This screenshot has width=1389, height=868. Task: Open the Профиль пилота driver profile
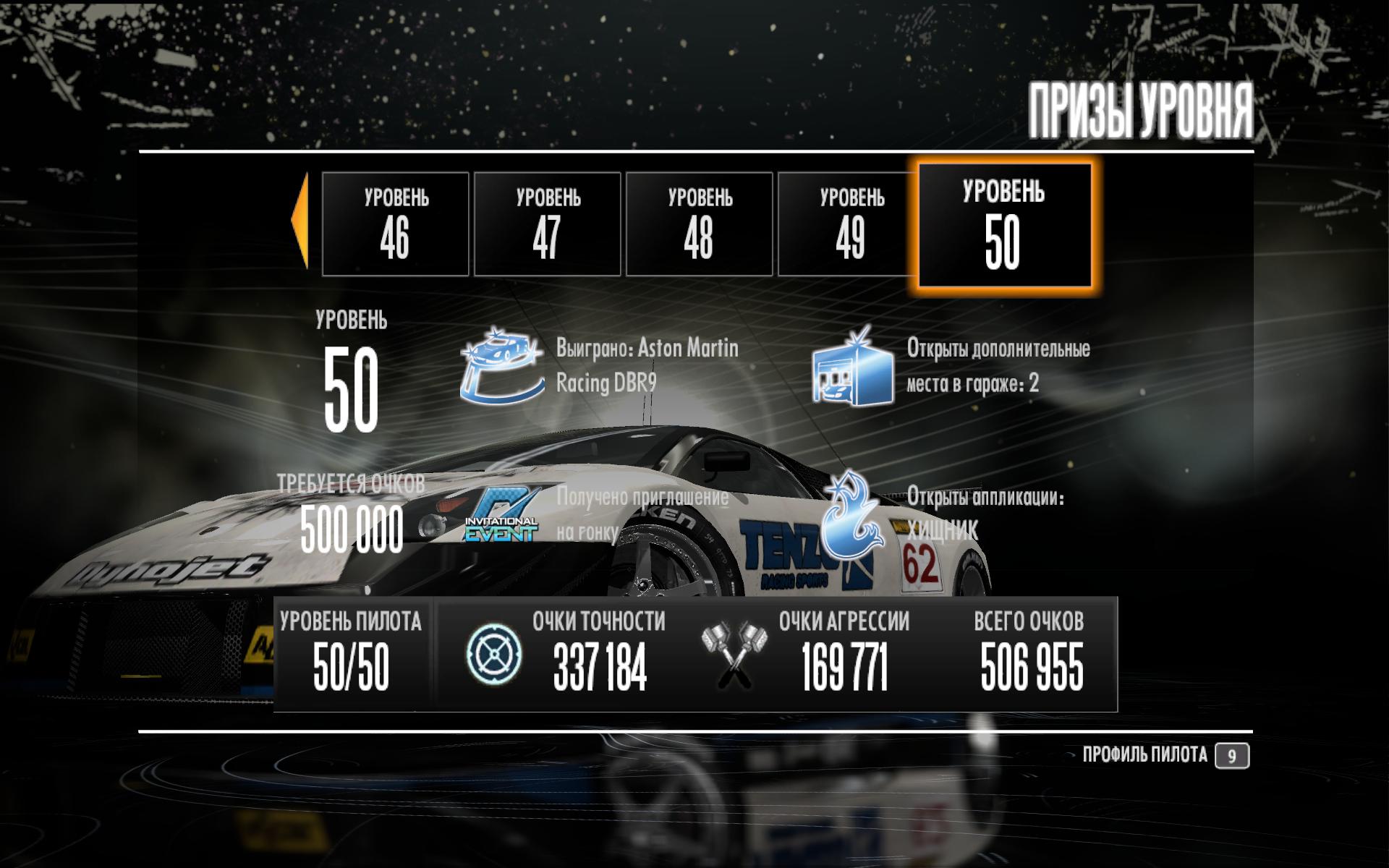pyautogui.click(x=1165, y=756)
